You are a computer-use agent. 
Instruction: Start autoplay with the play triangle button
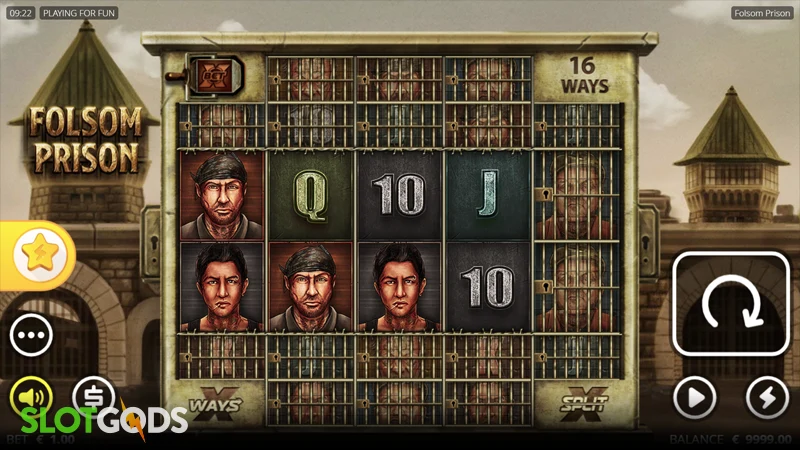coord(694,398)
